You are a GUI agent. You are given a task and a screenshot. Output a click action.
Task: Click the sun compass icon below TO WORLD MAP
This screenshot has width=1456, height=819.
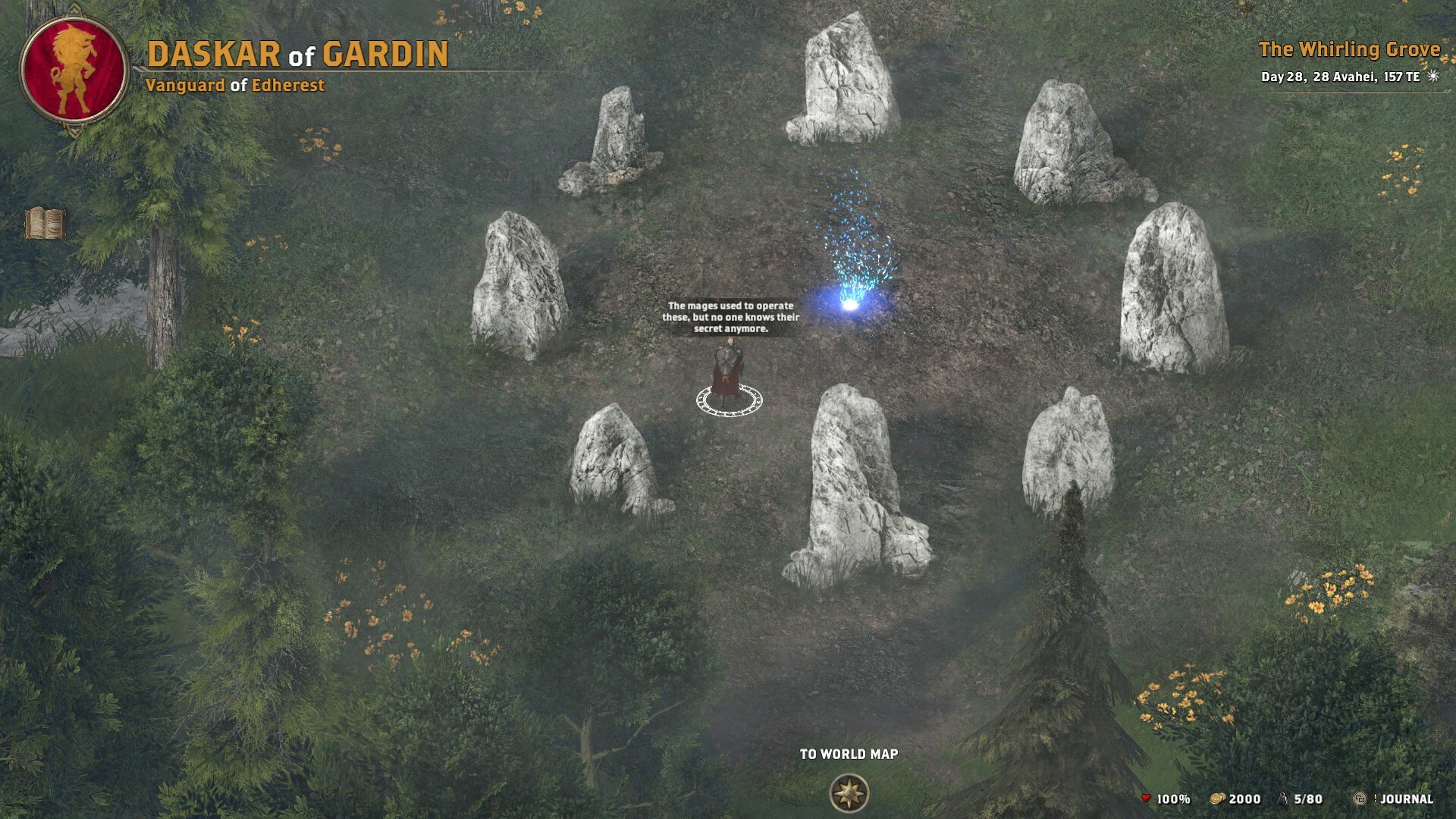coord(850,793)
